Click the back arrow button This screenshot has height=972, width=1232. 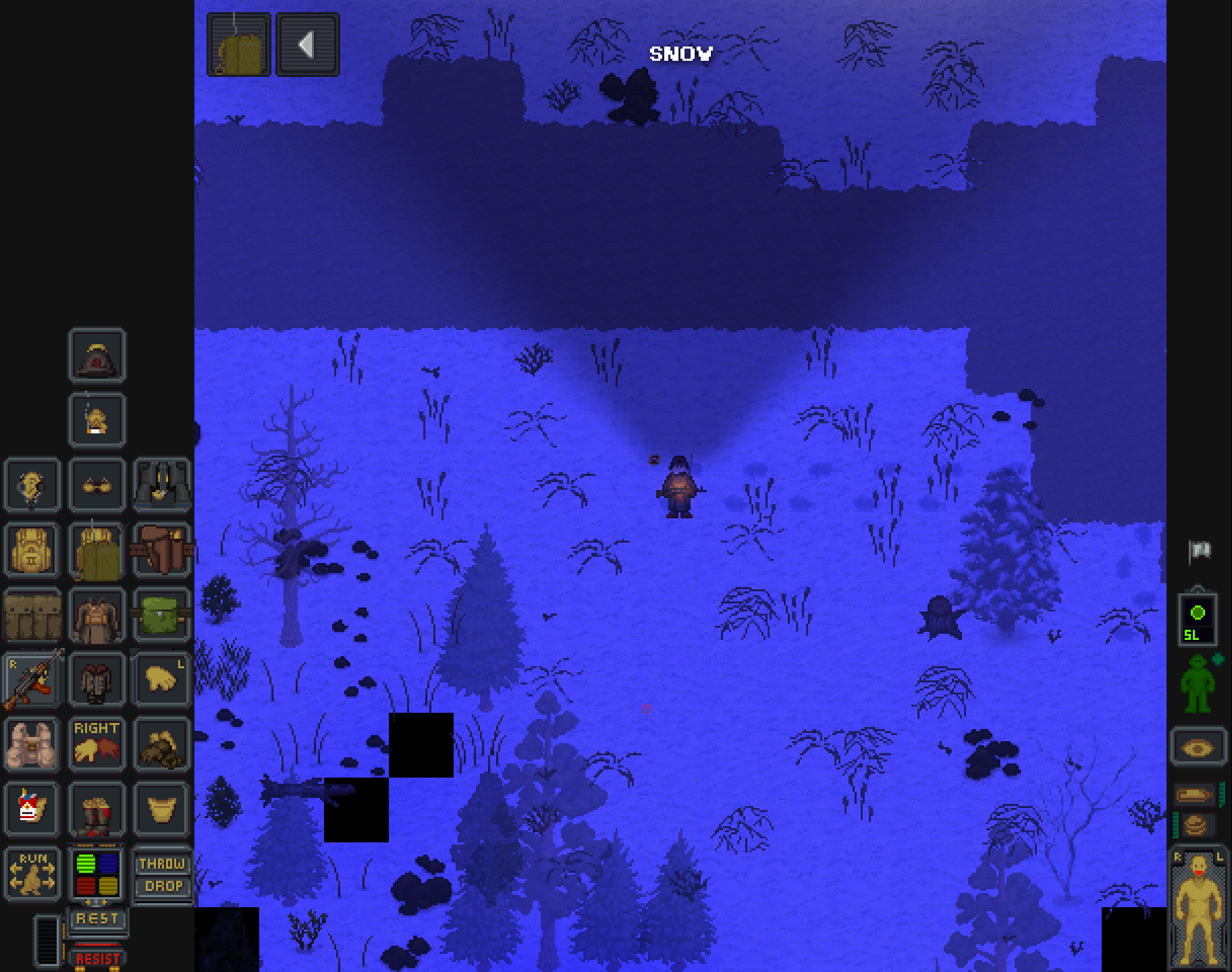pyautogui.click(x=308, y=45)
